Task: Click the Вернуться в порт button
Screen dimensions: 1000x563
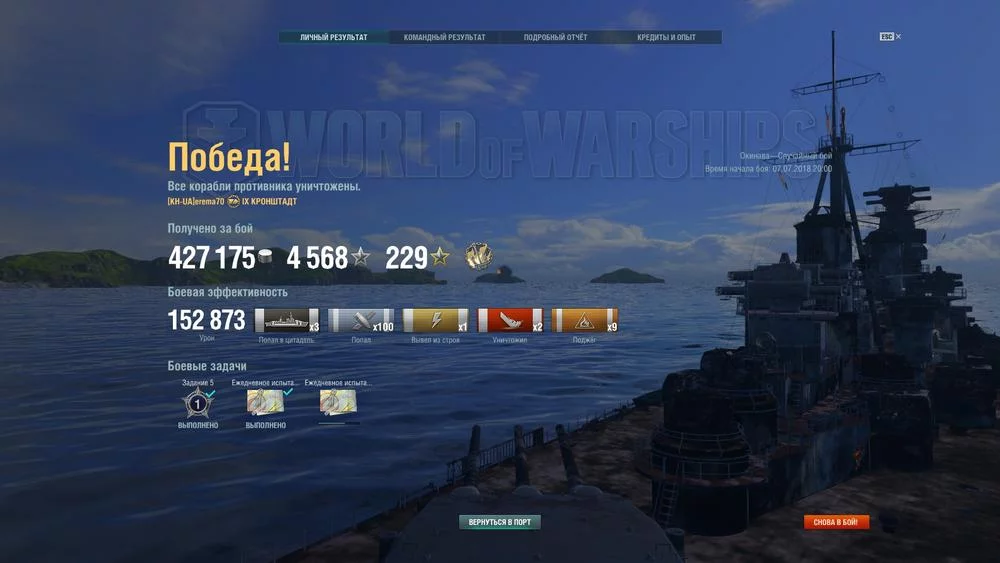Action: [x=500, y=522]
